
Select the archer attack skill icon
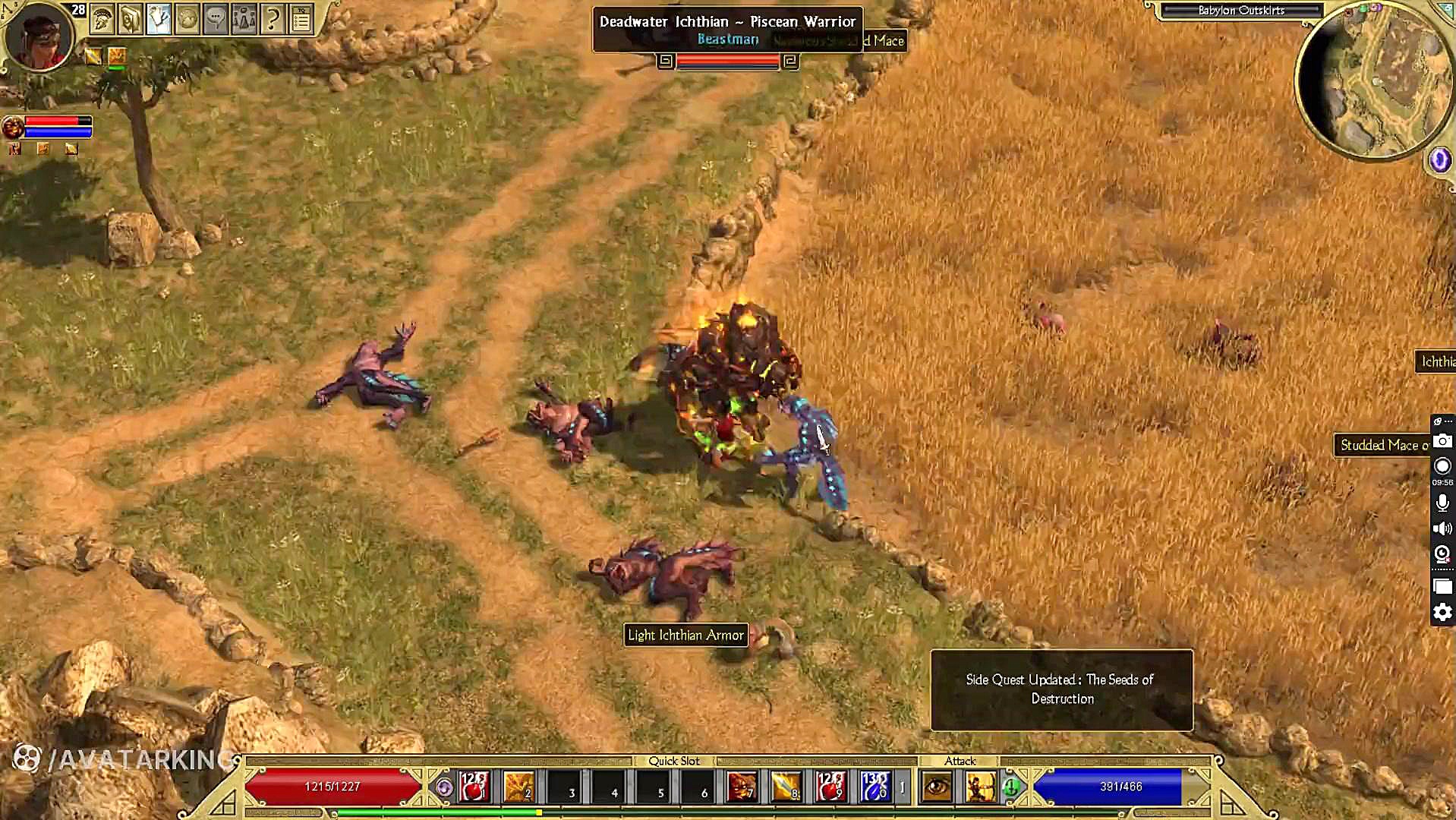980,787
